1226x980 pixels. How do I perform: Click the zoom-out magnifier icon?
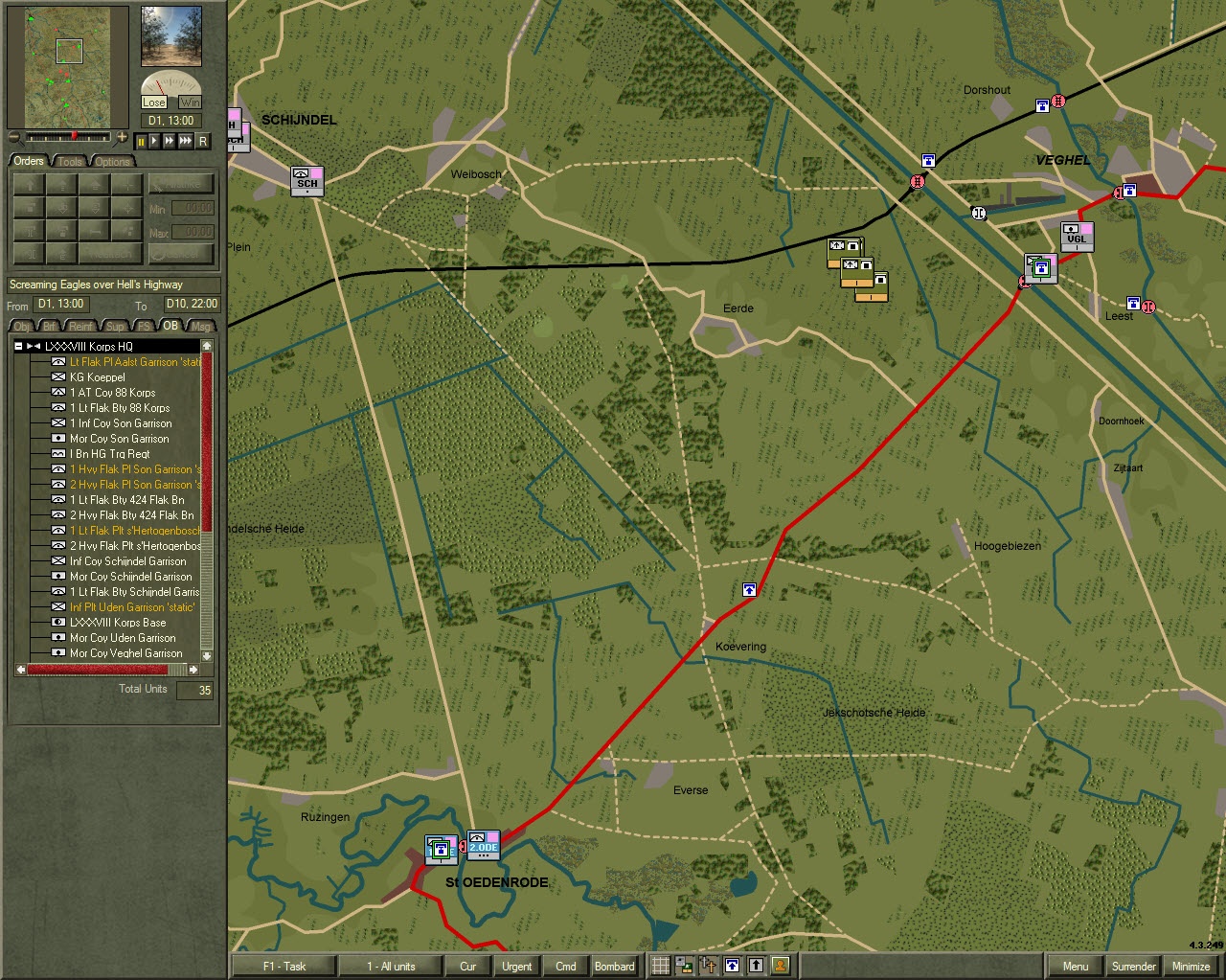pyautogui.click(x=13, y=136)
